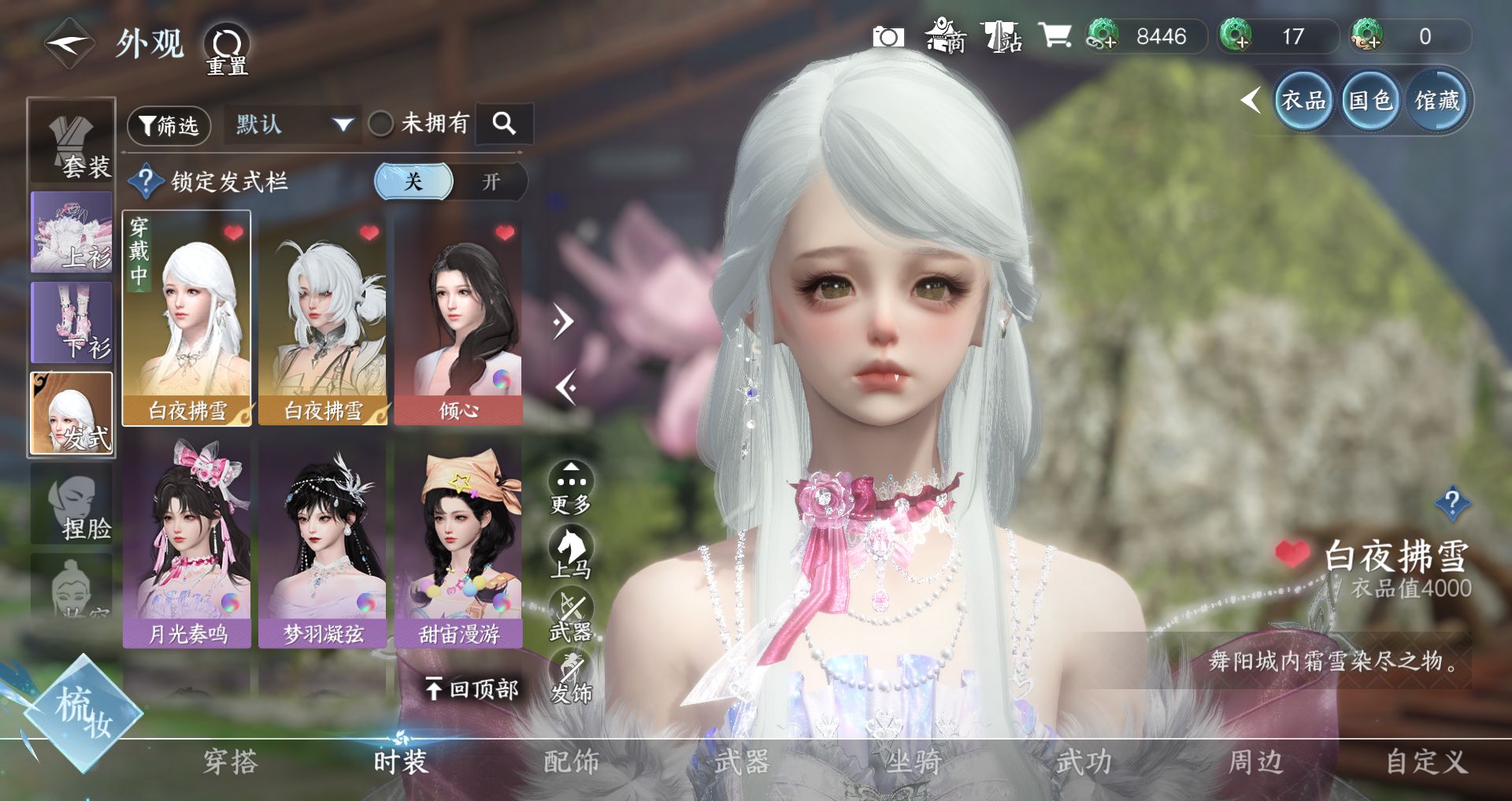Return to list top with 回顶部
This screenshot has width=1512, height=801.
[472, 690]
